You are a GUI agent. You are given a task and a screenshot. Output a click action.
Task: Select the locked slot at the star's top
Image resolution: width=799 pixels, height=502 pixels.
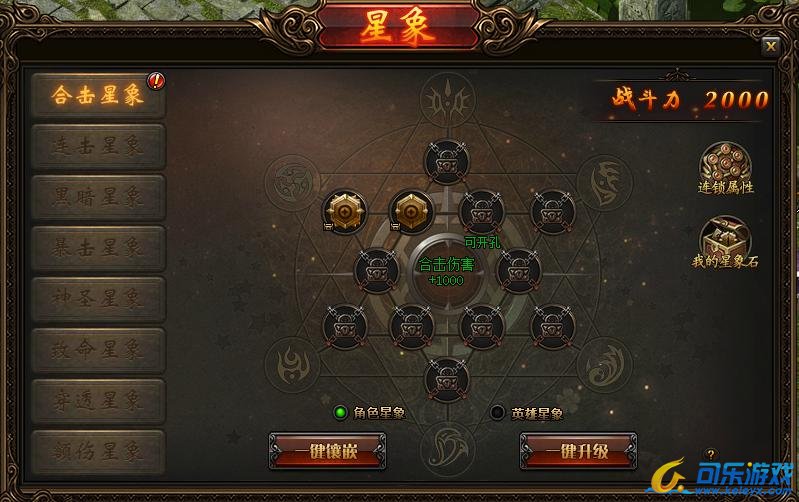click(x=445, y=159)
